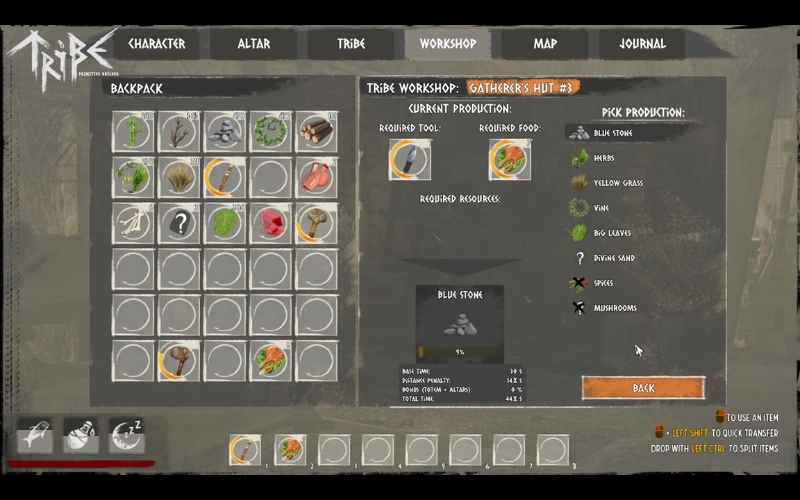The width and height of the screenshot is (800, 500).
Task: Select the knife in hotbar slot 1
Action: (x=245, y=450)
